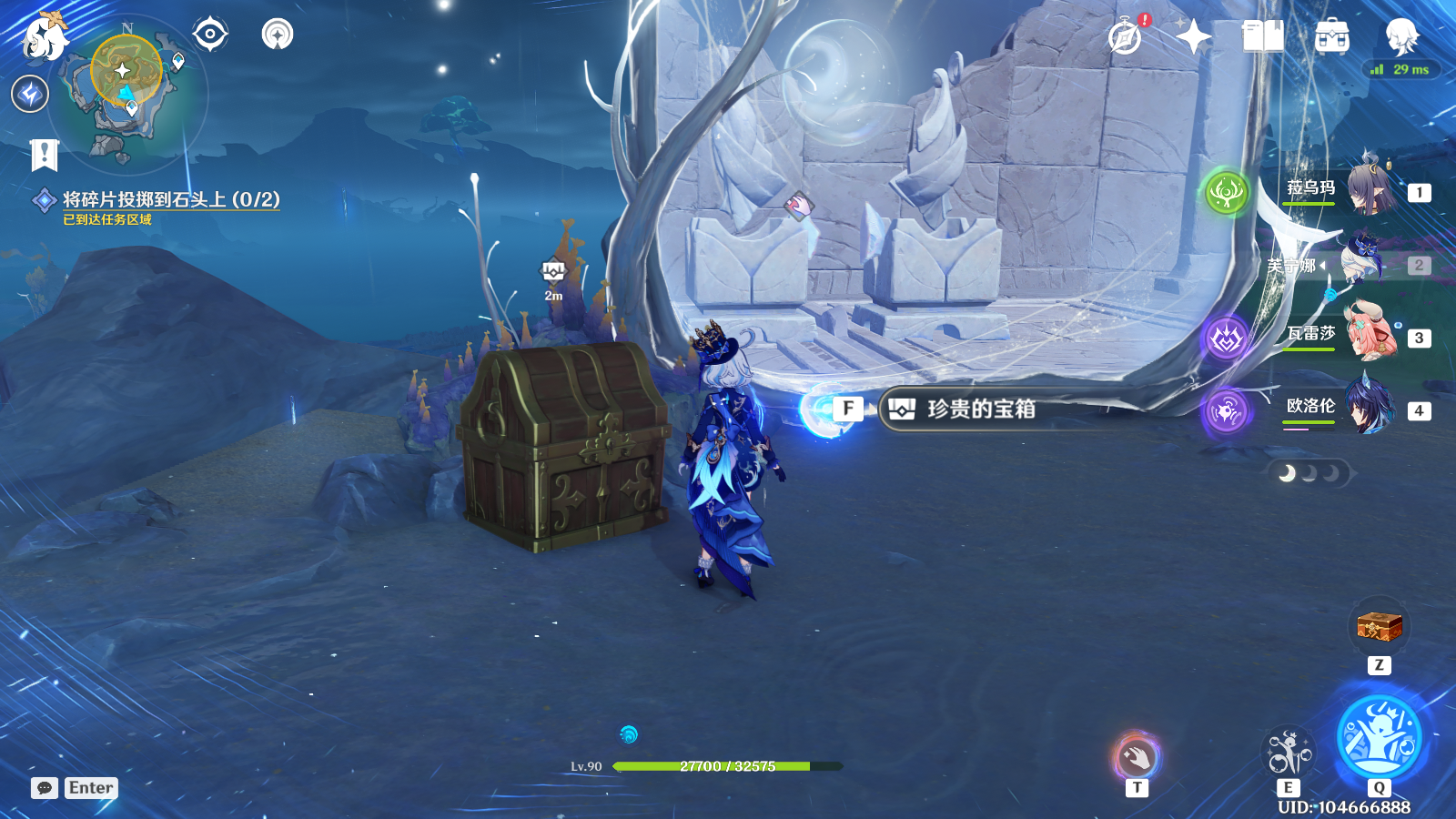The width and height of the screenshot is (1456, 819).
Task: Open the chat box
Action: click(x=45, y=788)
